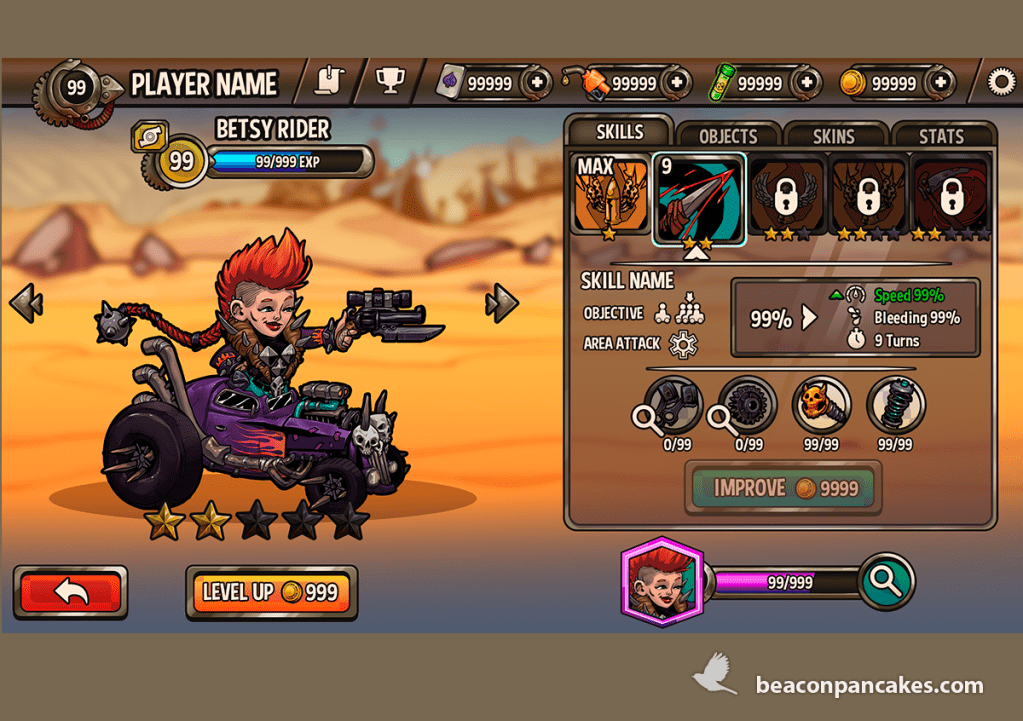
Task: Click the teal magnifier search button
Action: tap(886, 580)
